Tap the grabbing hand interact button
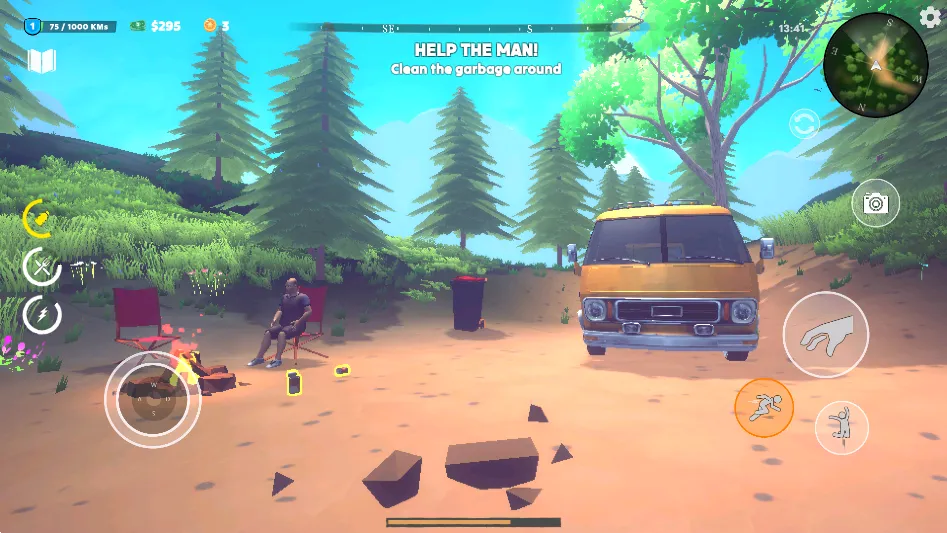 (826, 335)
